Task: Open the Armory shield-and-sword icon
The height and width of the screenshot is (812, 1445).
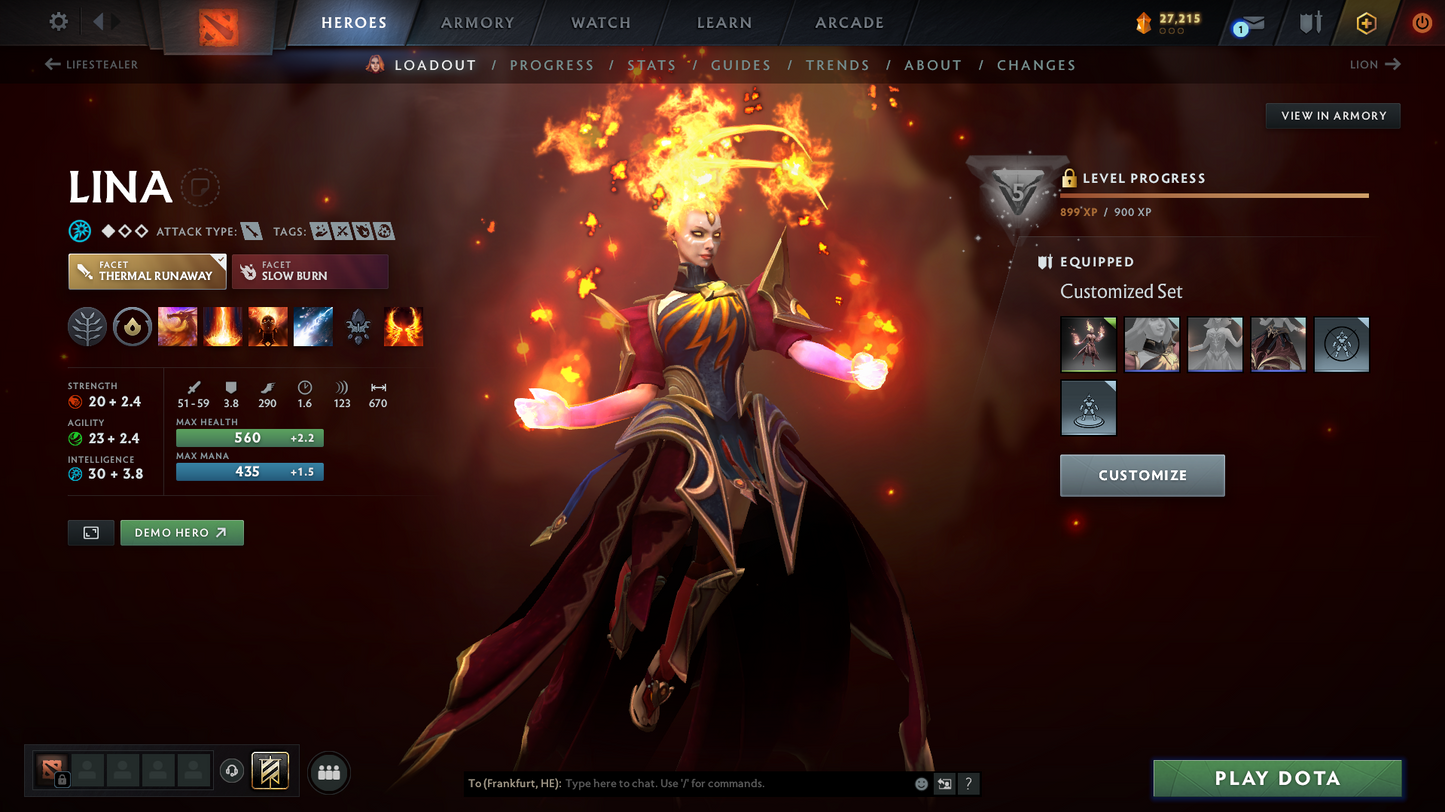Action: pos(1311,23)
